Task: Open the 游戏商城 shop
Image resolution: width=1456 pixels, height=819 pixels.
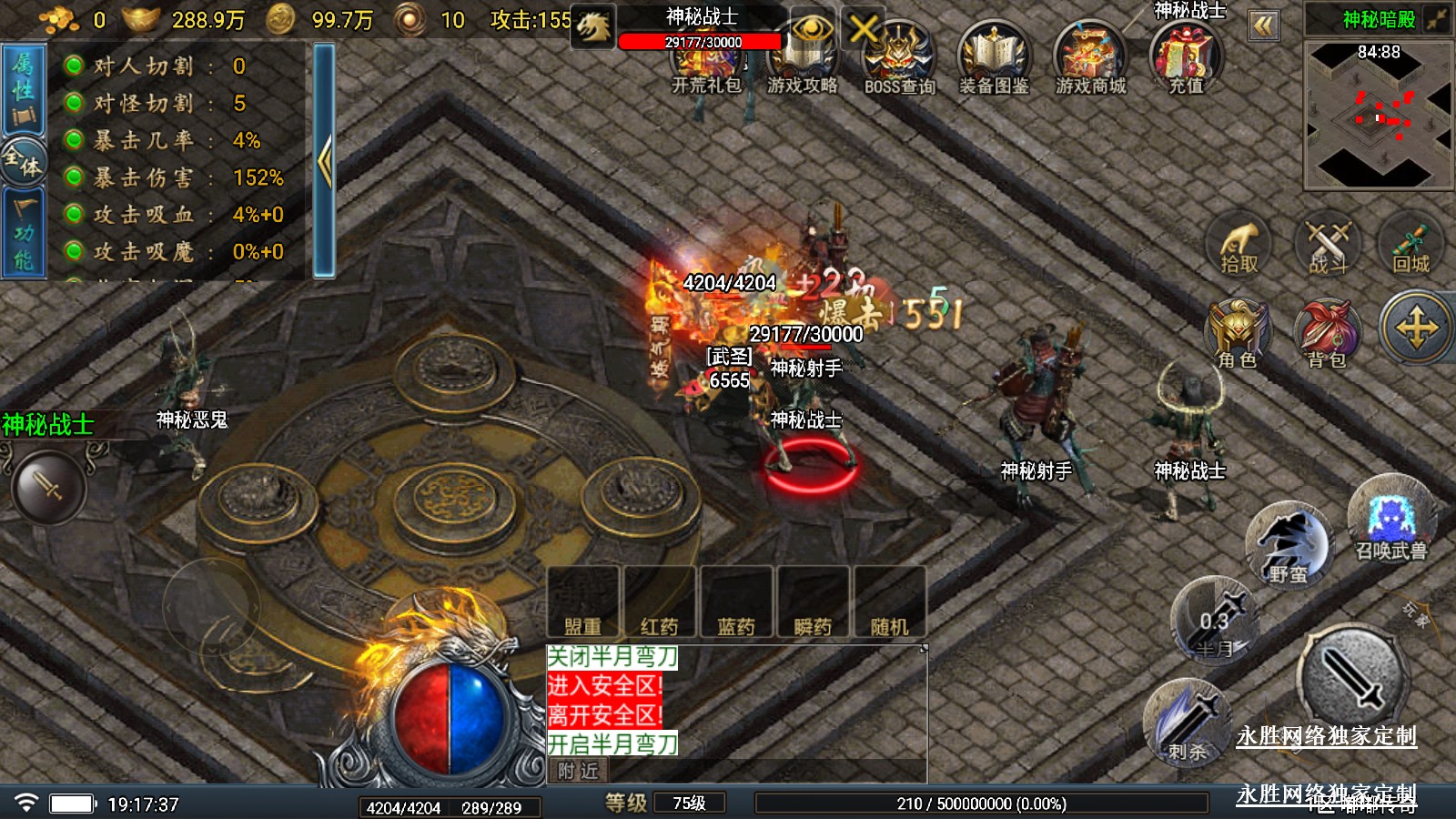Action: [1090, 60]
